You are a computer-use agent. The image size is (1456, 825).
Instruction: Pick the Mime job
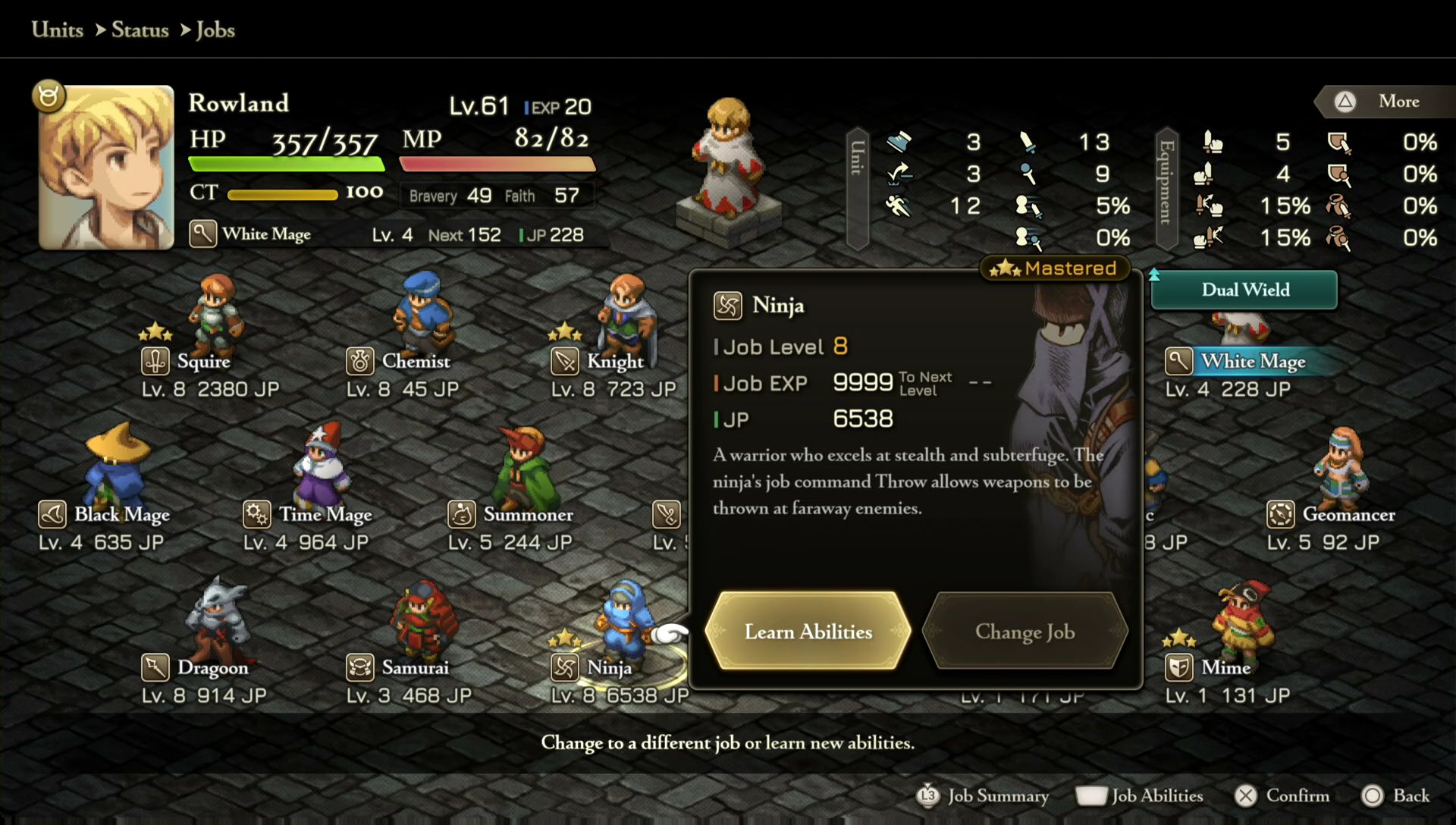click(1225, 668)
